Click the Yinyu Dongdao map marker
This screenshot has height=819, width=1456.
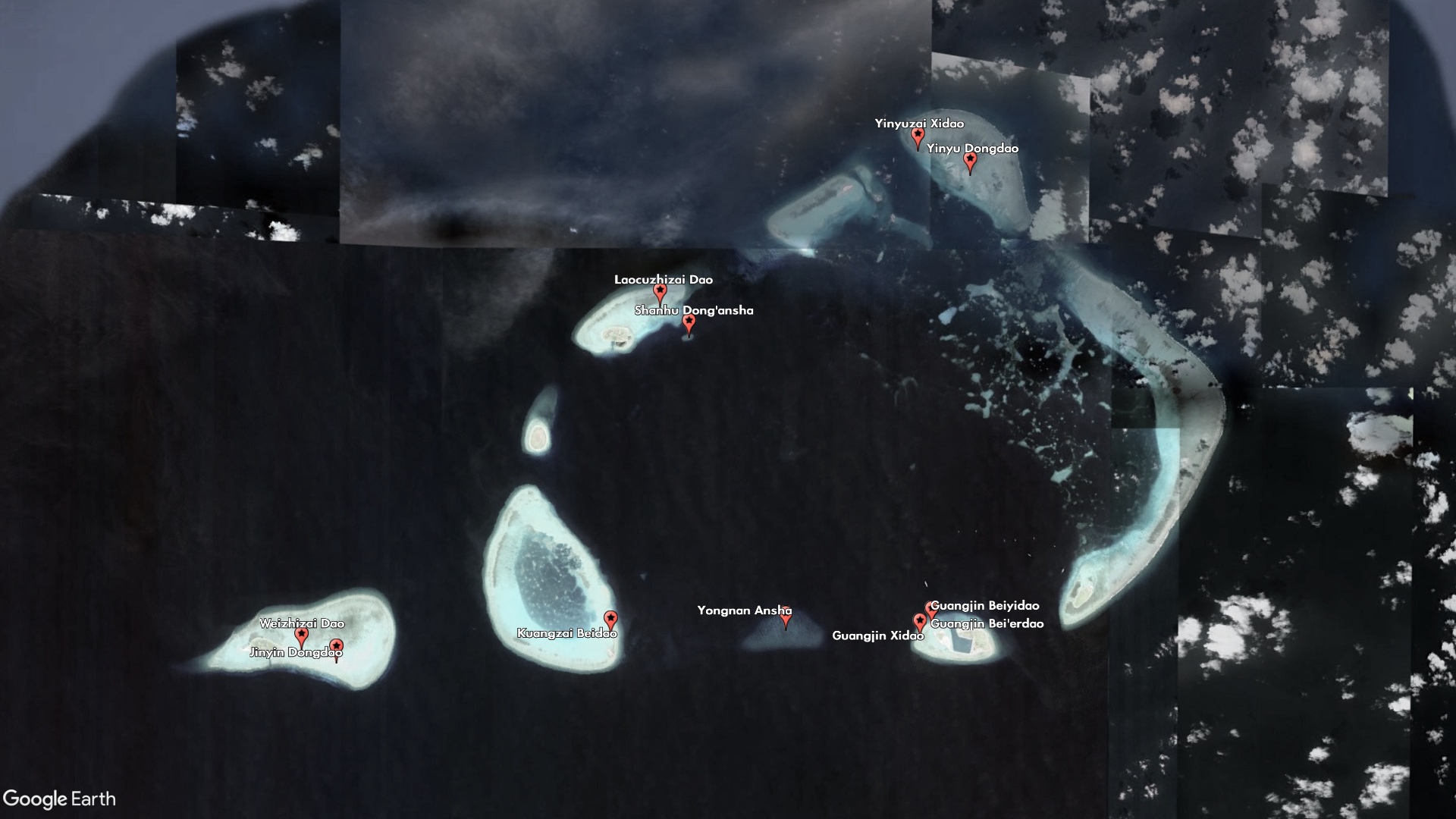click(970, 161)
